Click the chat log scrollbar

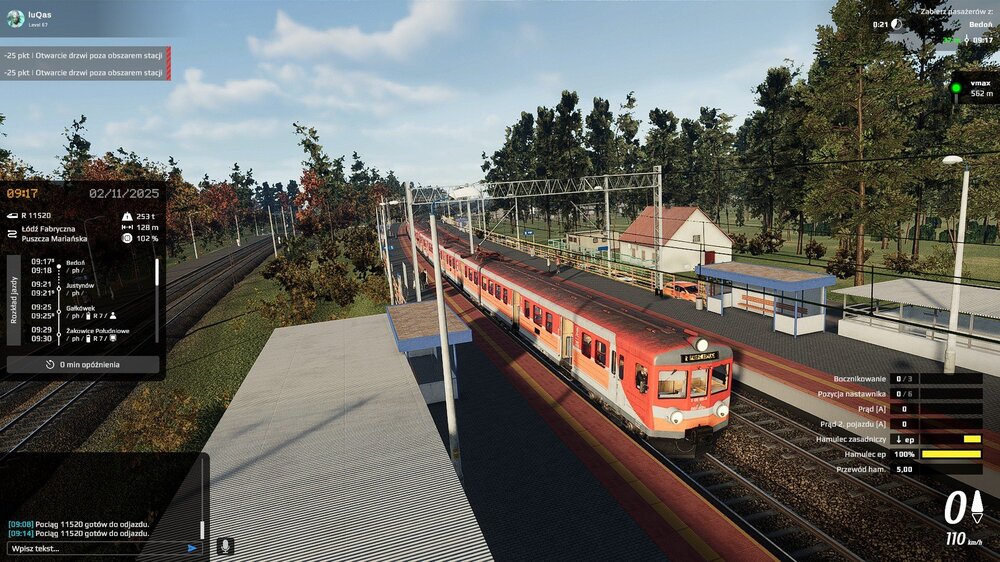coord(201,529)
